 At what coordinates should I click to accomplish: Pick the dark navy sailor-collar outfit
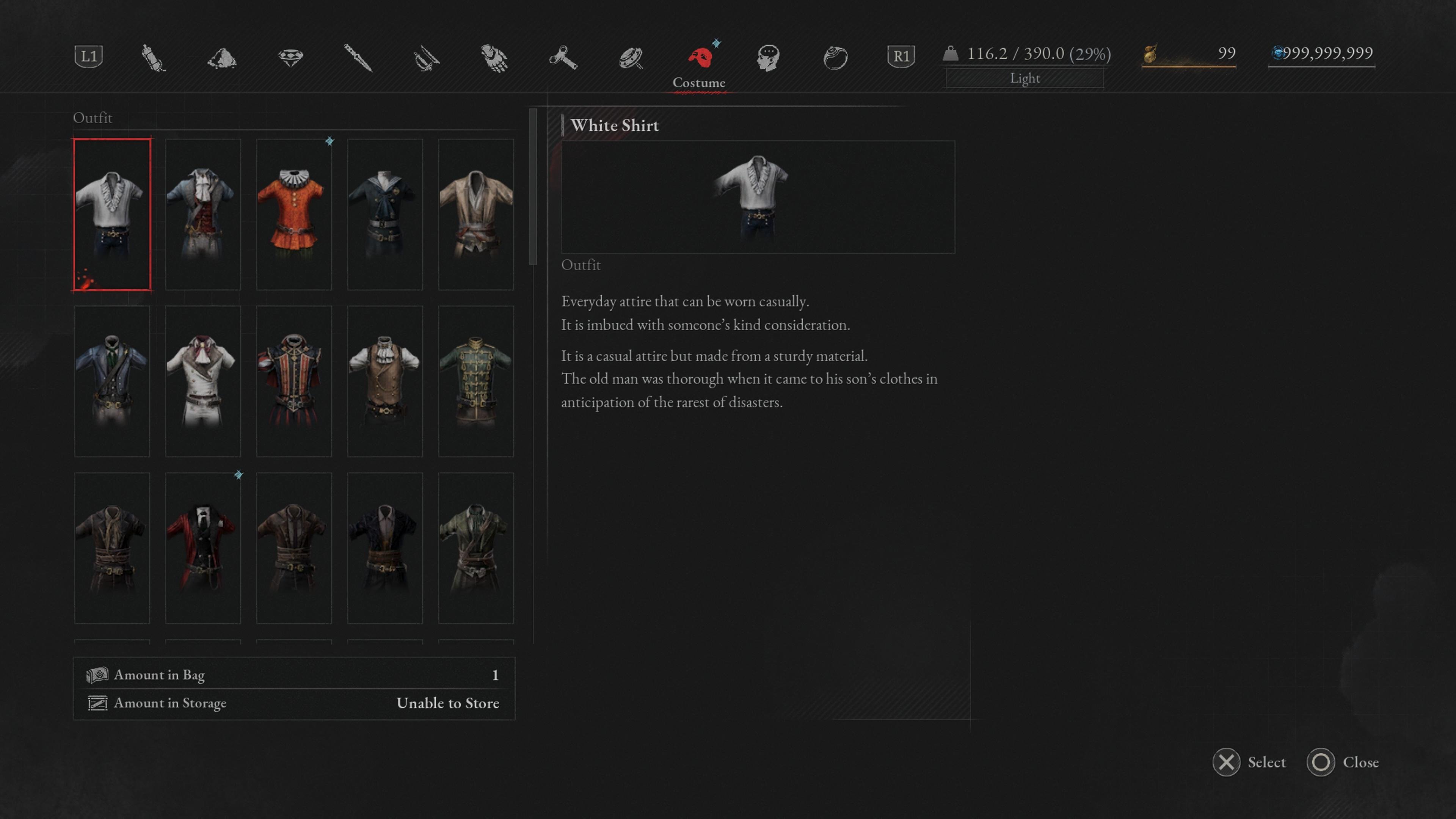384,214
